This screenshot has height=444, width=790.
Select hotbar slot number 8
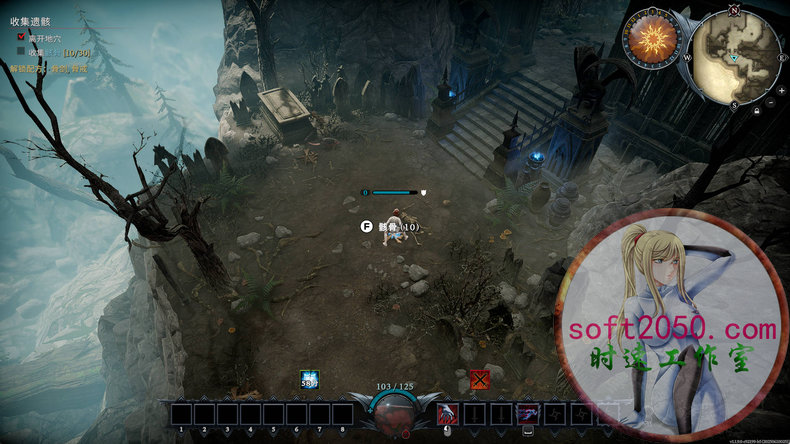coord(342,413)
